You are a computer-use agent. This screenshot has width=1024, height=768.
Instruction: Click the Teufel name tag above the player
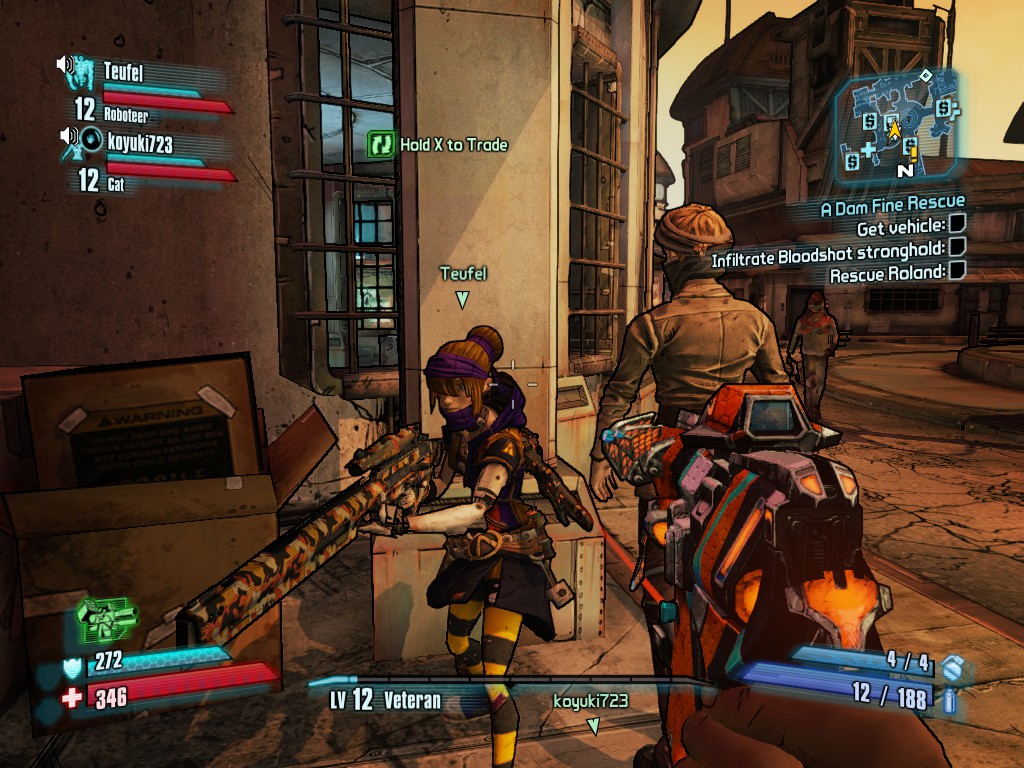(x=463, y=273)
